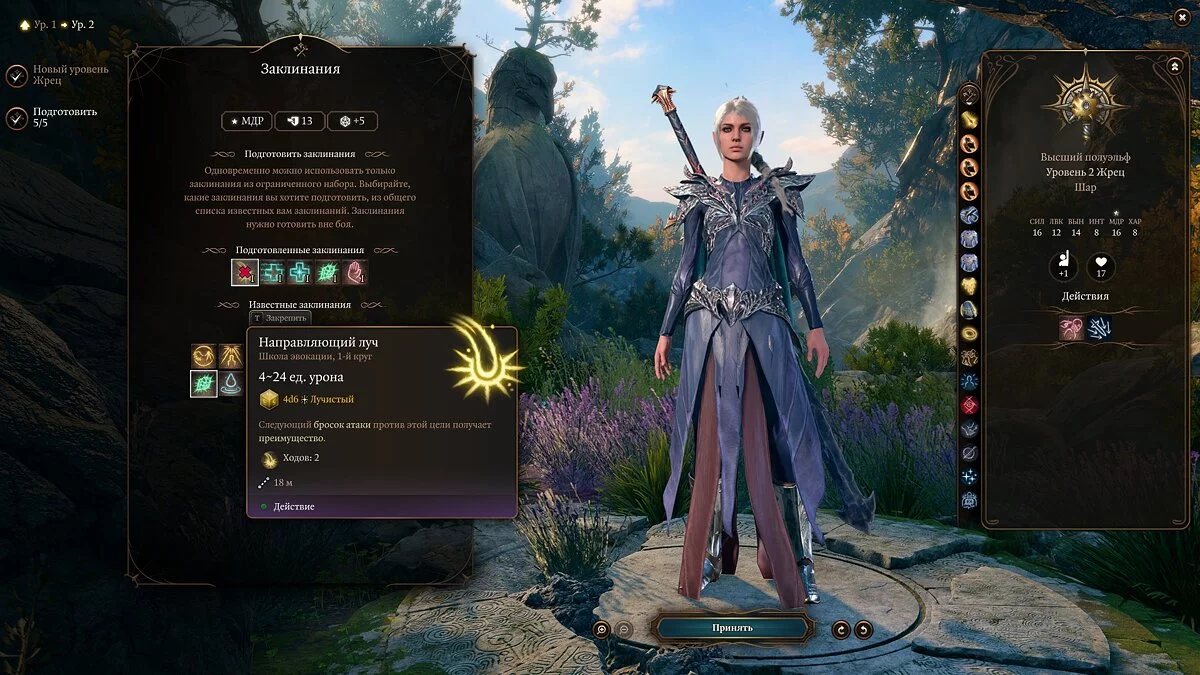Click the golden ring icon in sidebar

[x=969, y=333]
